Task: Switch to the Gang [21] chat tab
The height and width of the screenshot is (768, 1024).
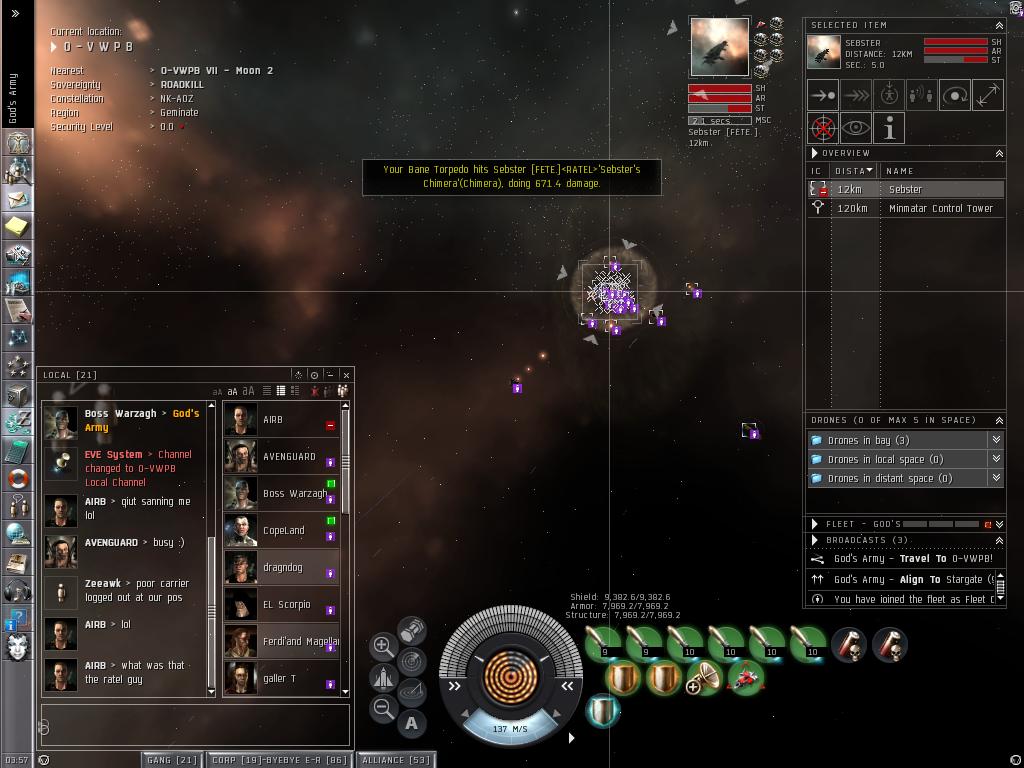Action: coord(172,760)
